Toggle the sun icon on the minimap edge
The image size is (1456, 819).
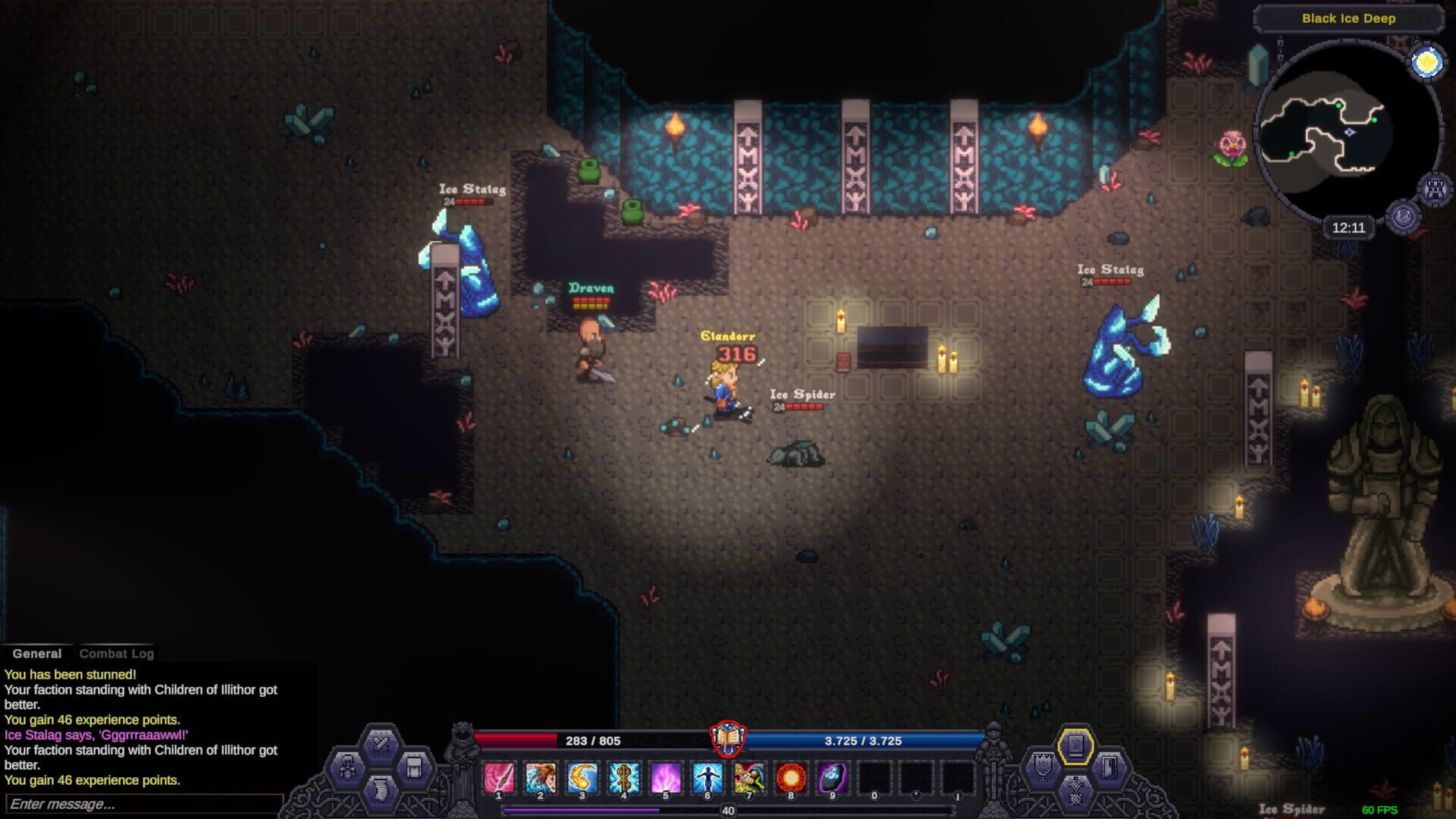tap(1426, 62)
